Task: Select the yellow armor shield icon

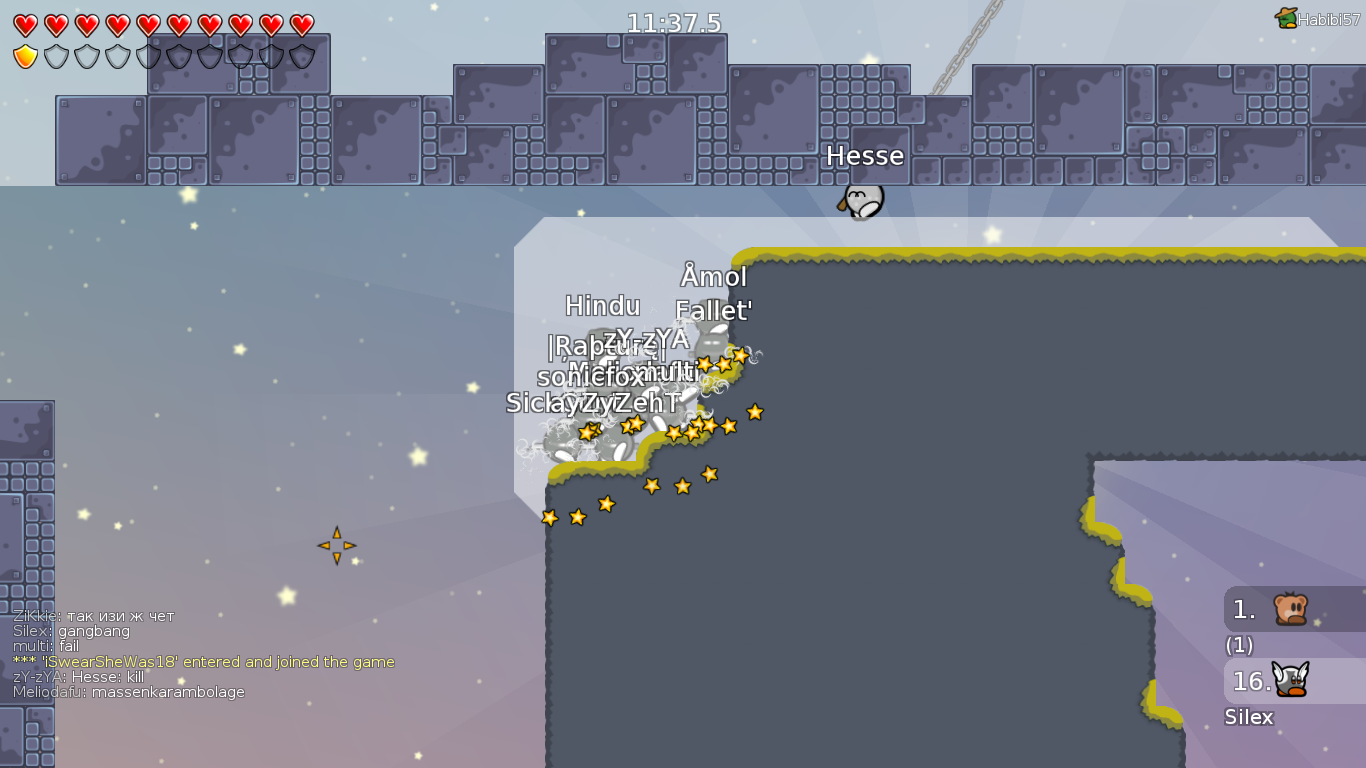Action: pos(25,55)
